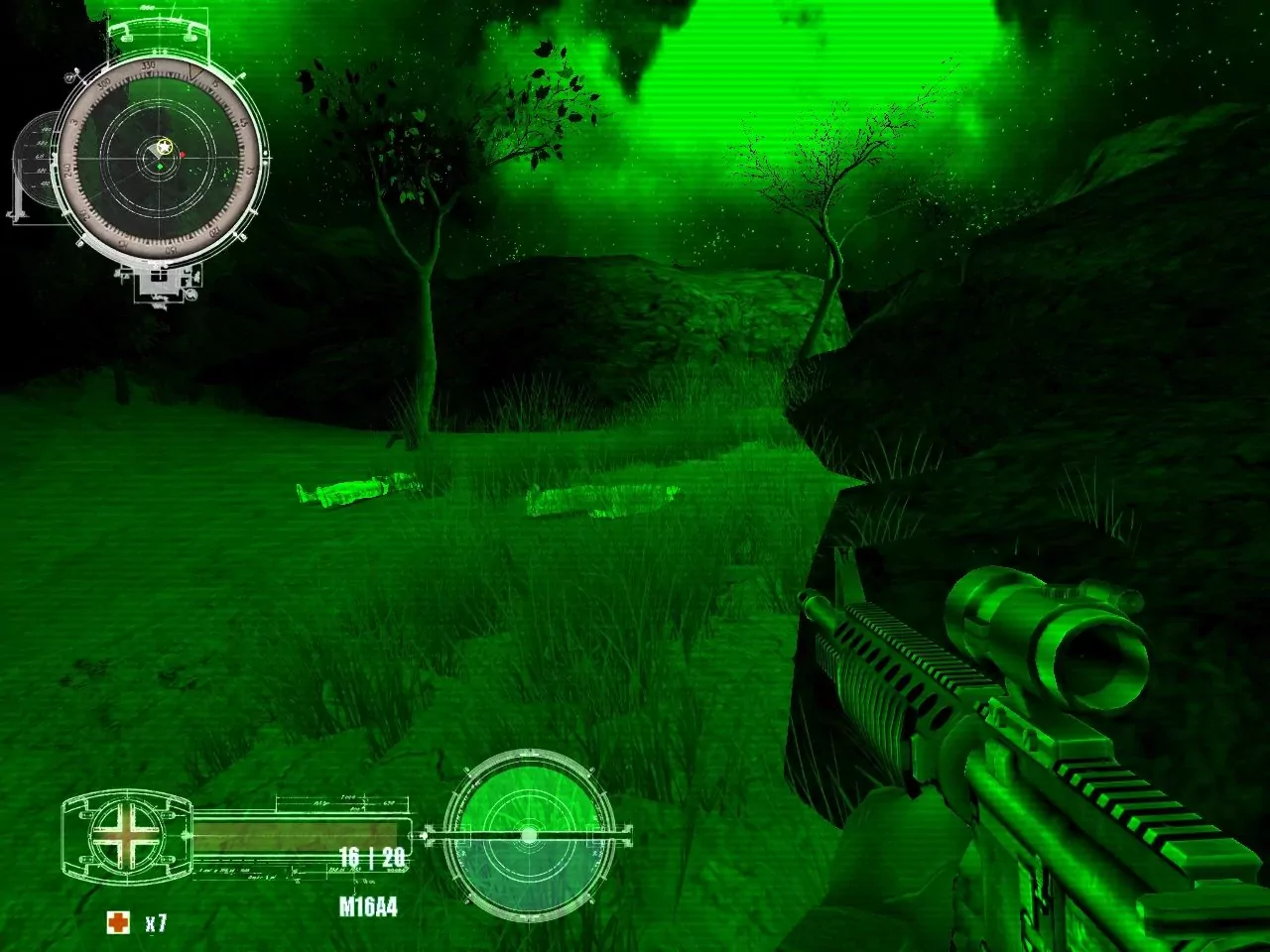
Task: Select the red enemy blip on the radar
Action: [182, 154]
